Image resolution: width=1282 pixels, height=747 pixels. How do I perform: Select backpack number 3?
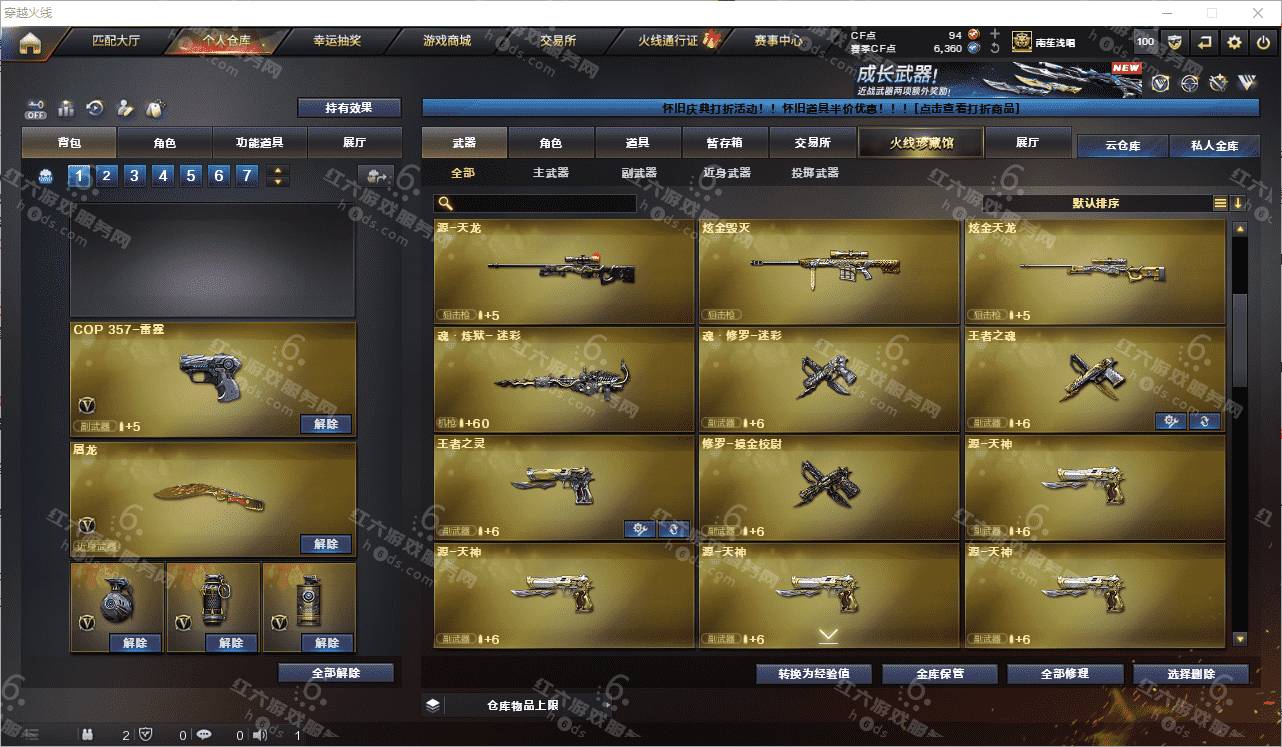click(x=134, y=176)
